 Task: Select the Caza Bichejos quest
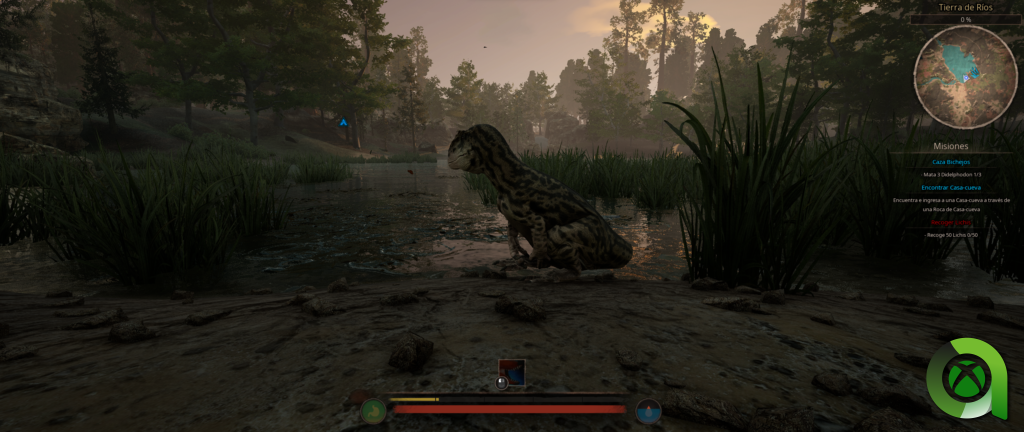pyautogui.click(x=951, y=161)
